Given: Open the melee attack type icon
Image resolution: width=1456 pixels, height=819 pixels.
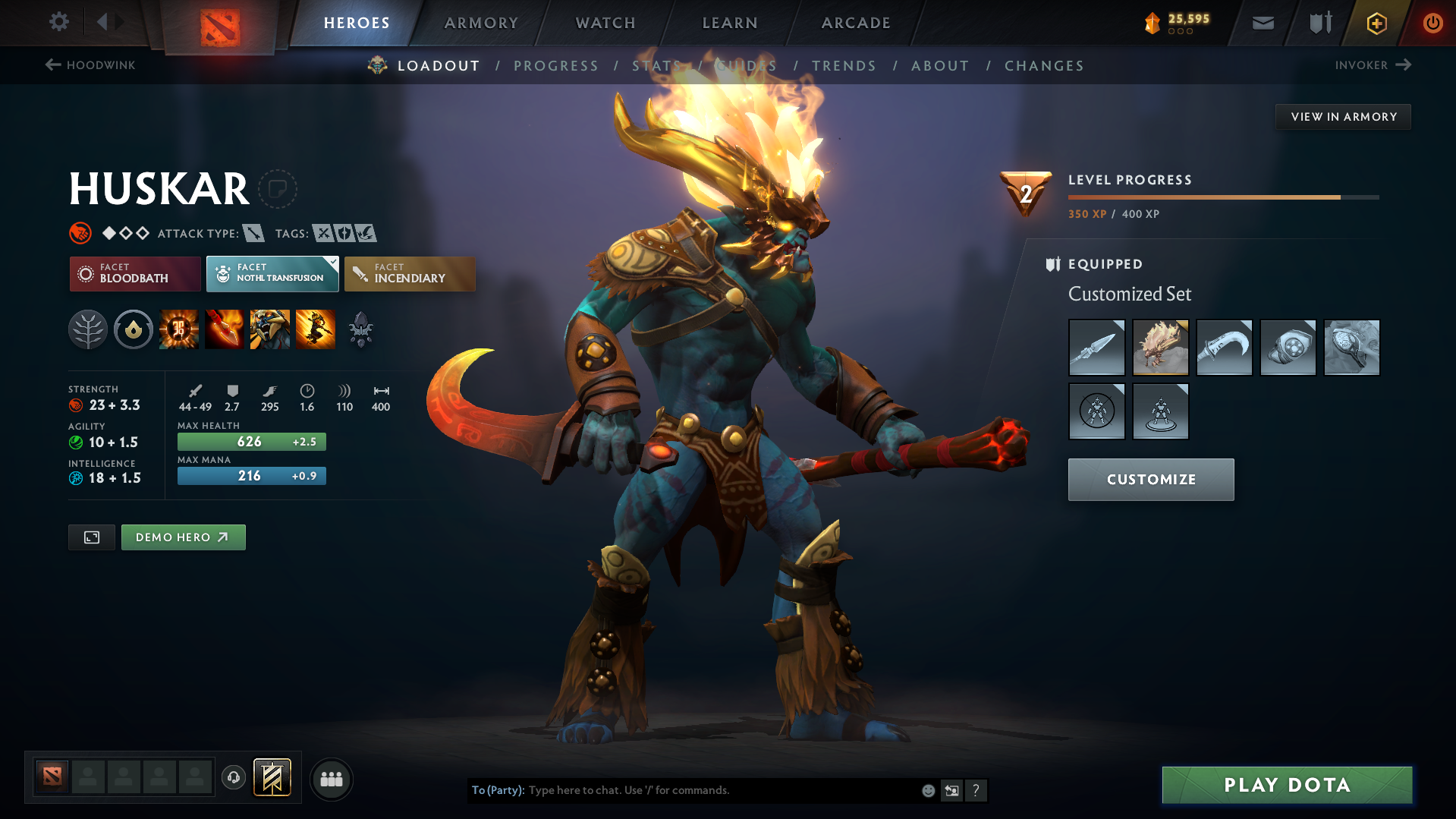Looking at the screenshot, I should coord(253,233).
